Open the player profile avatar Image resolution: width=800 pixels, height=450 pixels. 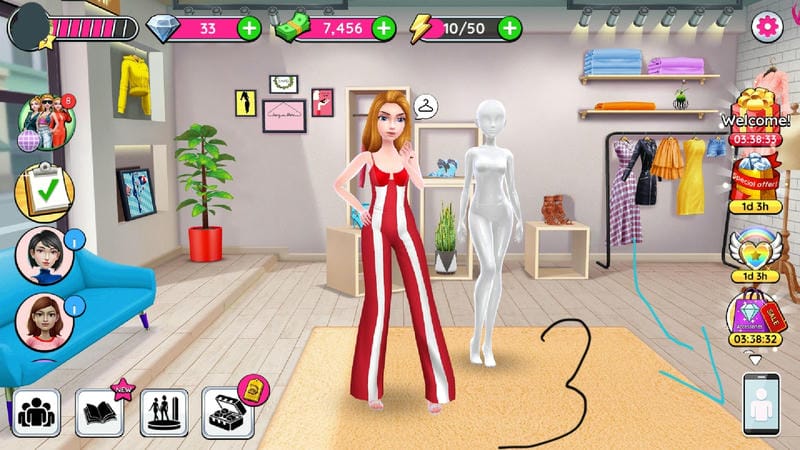29,26
